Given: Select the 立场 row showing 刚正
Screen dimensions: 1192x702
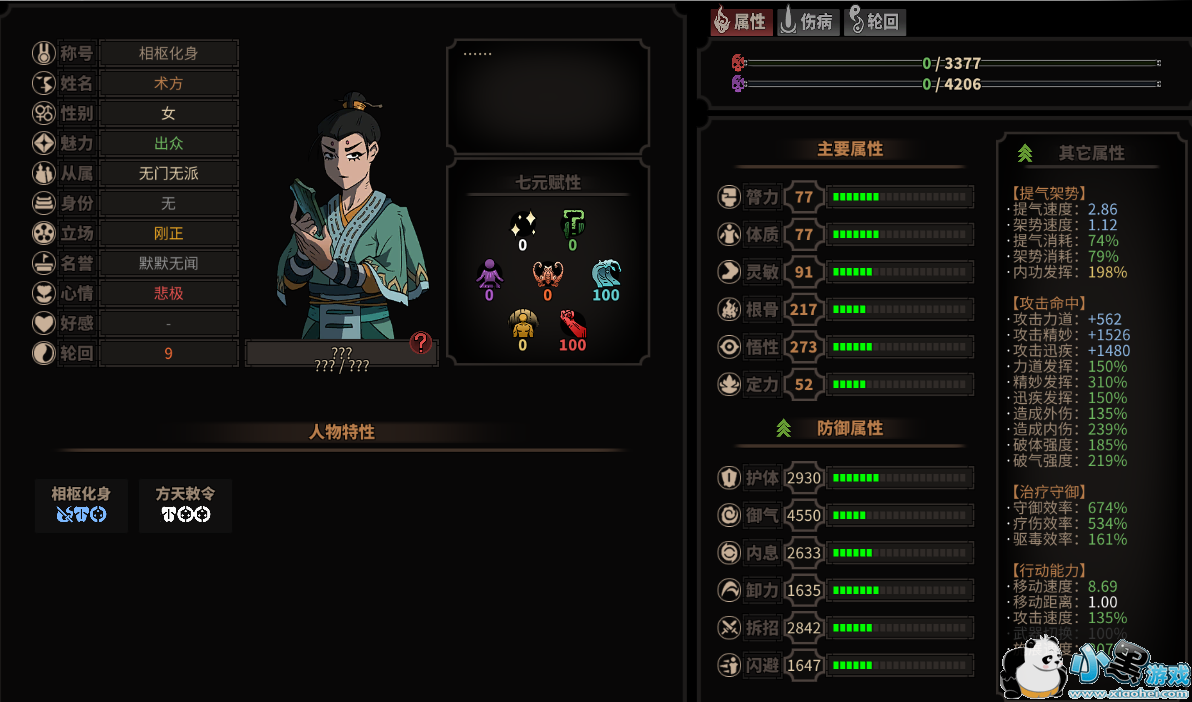Looking at the screenshot, I should pyautogui.click(x=168, y=233).
